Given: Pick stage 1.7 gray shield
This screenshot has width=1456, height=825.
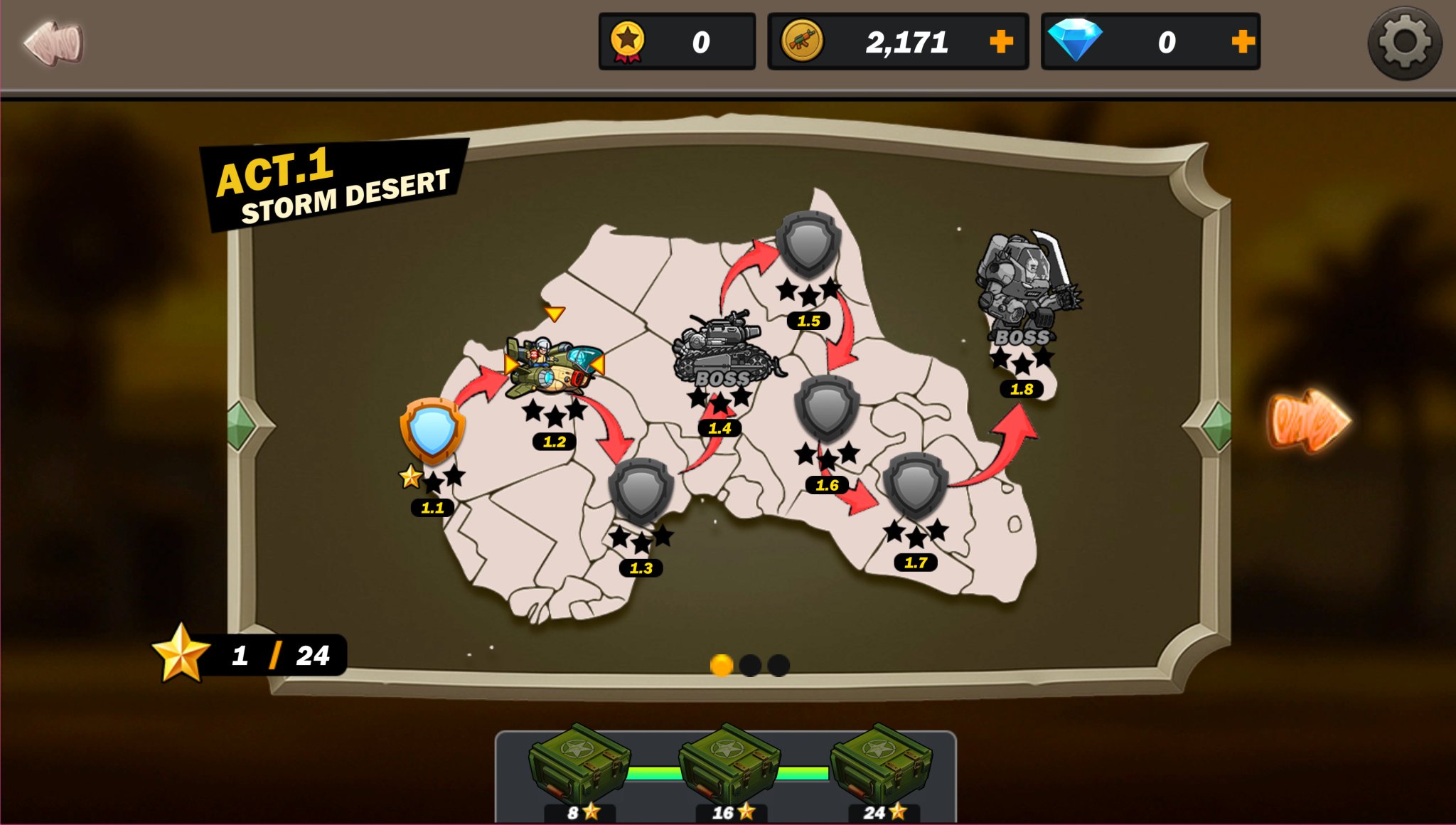Looking at the screenshot, I should tap(916, 485).
